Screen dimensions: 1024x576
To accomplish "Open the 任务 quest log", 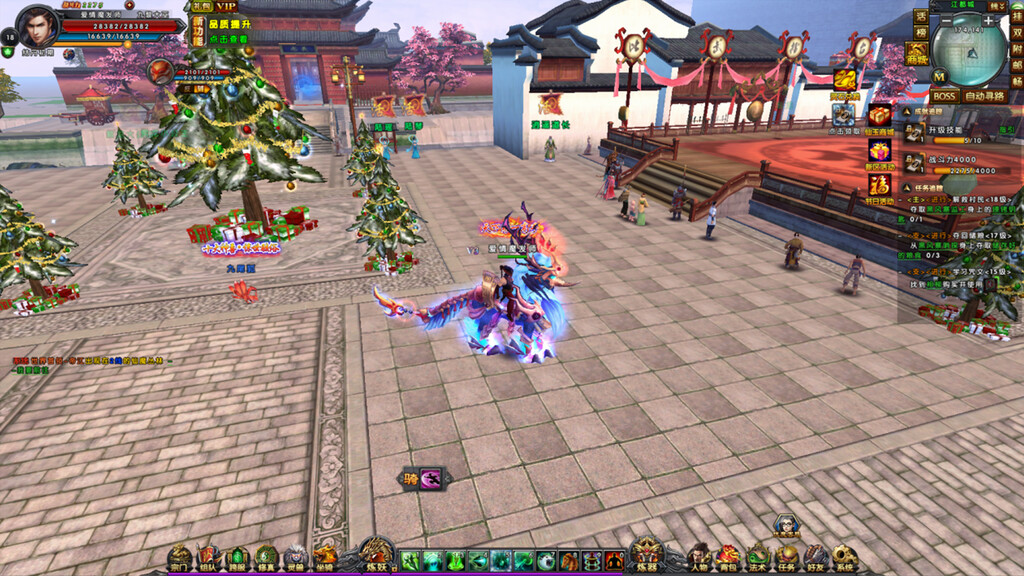I will pos(786,557).
